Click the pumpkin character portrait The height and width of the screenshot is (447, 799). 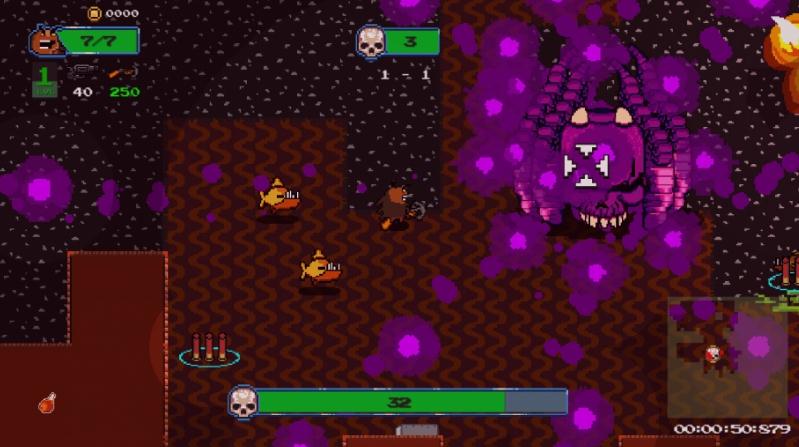click(x=44, y=41)
